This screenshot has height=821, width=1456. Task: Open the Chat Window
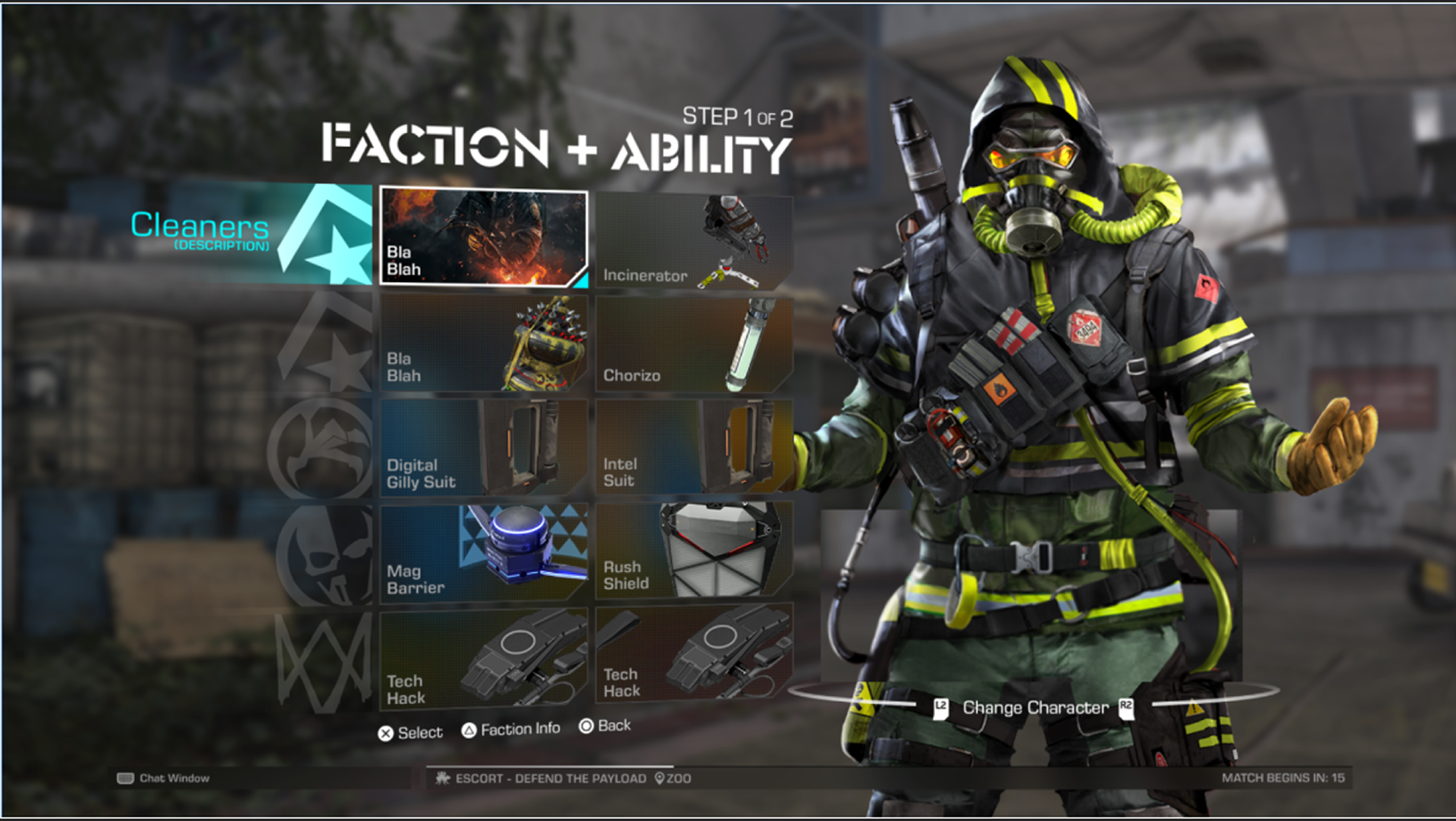[165, 778]
